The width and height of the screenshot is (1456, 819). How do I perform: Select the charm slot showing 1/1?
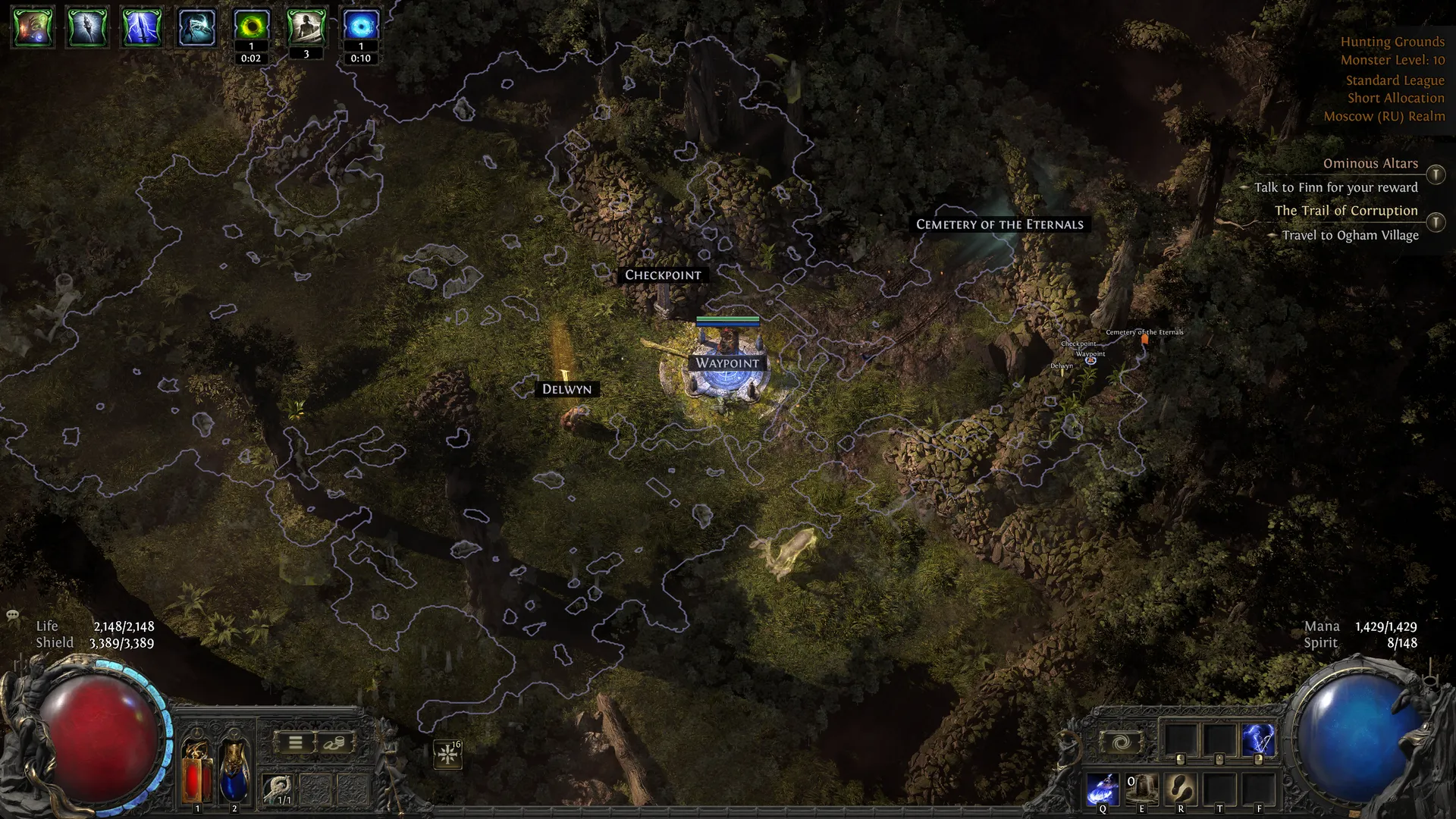coord(278,789)
